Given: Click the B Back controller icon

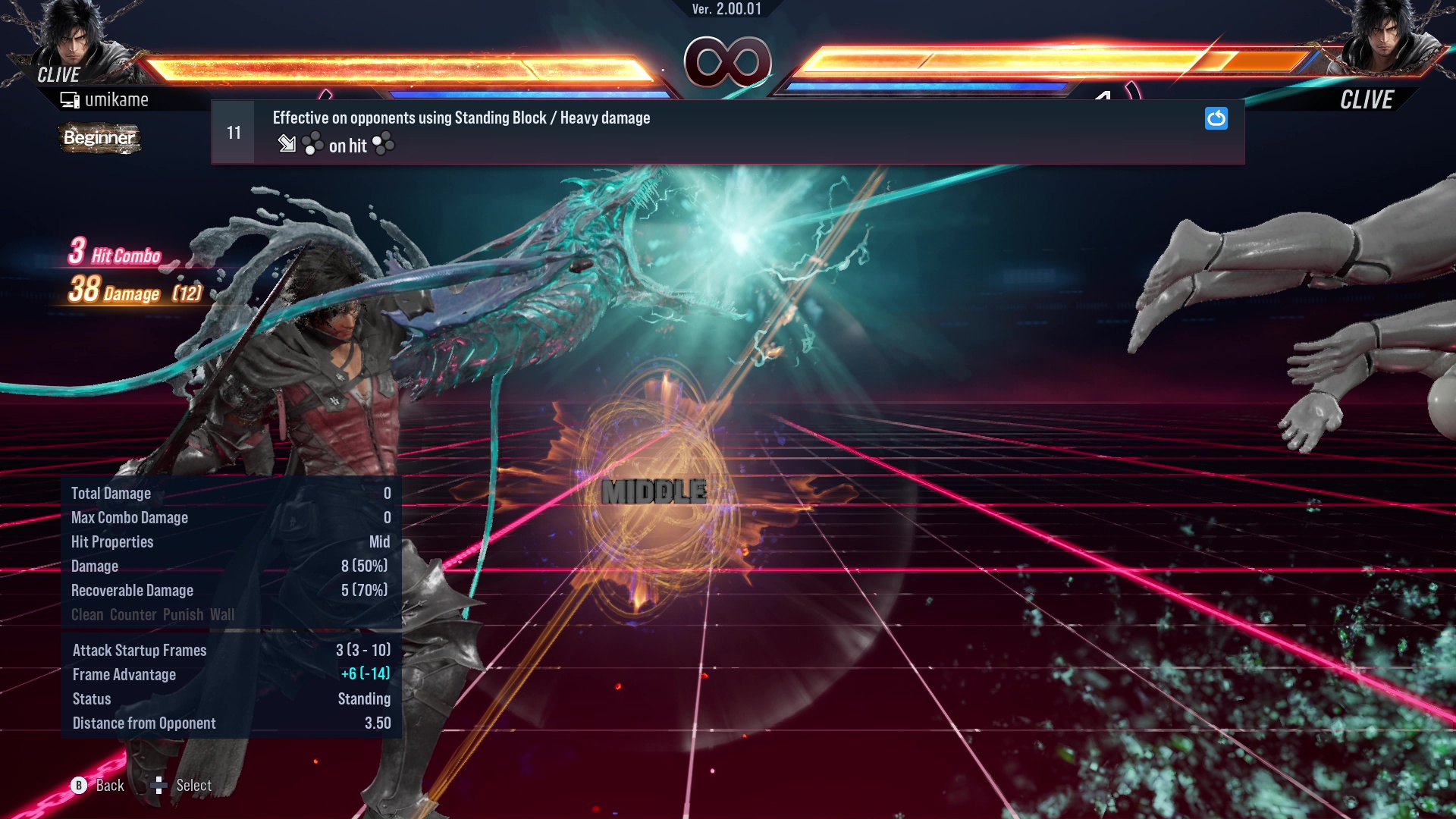Looking at the screenshot, I should pyautogui.click(x=78, y=785).
